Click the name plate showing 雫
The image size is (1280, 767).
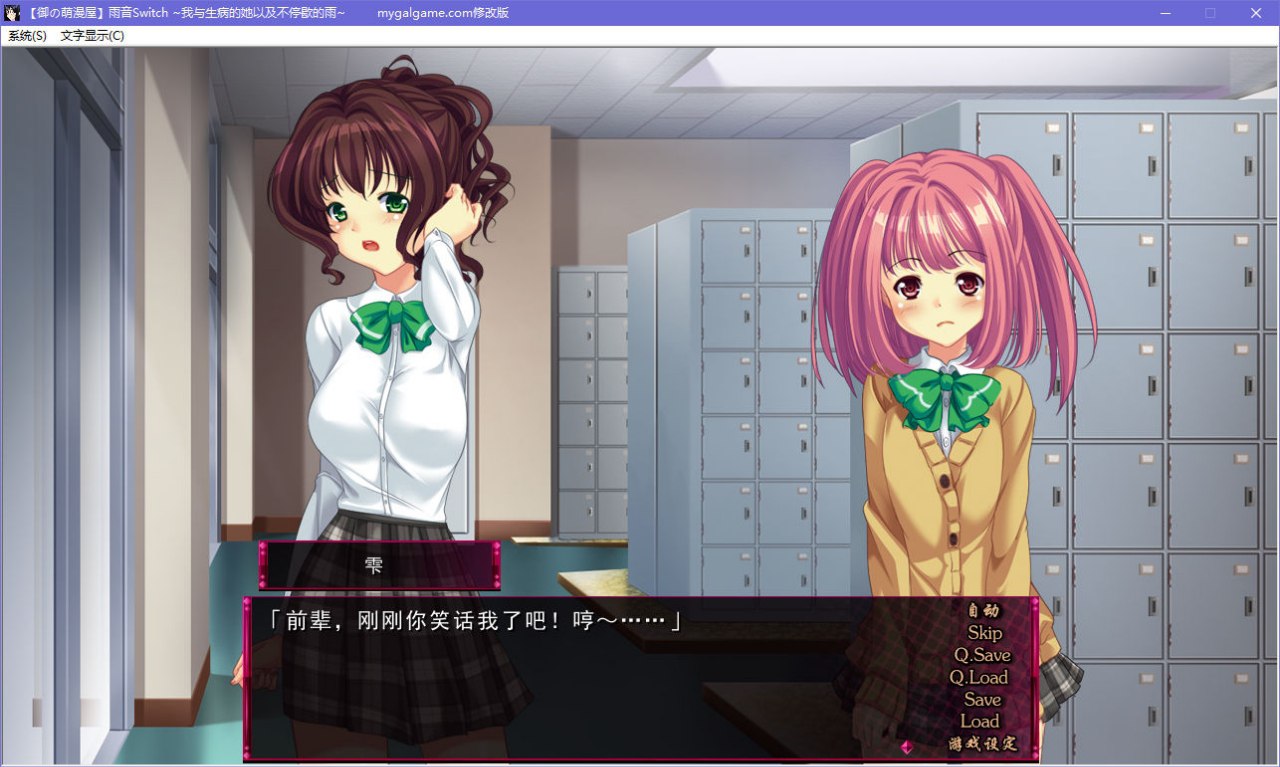pyautogui.click(x=378, y=564)
